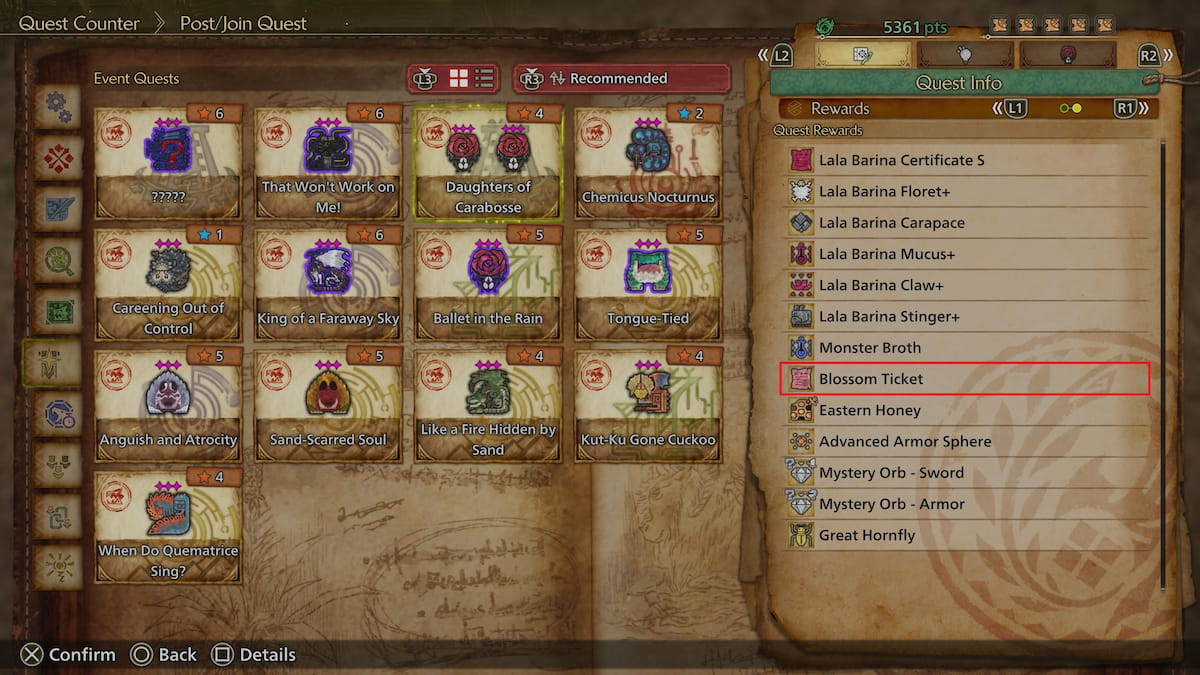Choose Like a Fire Hidden by Sand quest
The width and height of the screenshot is (1200, 675).
coord(488,405)
